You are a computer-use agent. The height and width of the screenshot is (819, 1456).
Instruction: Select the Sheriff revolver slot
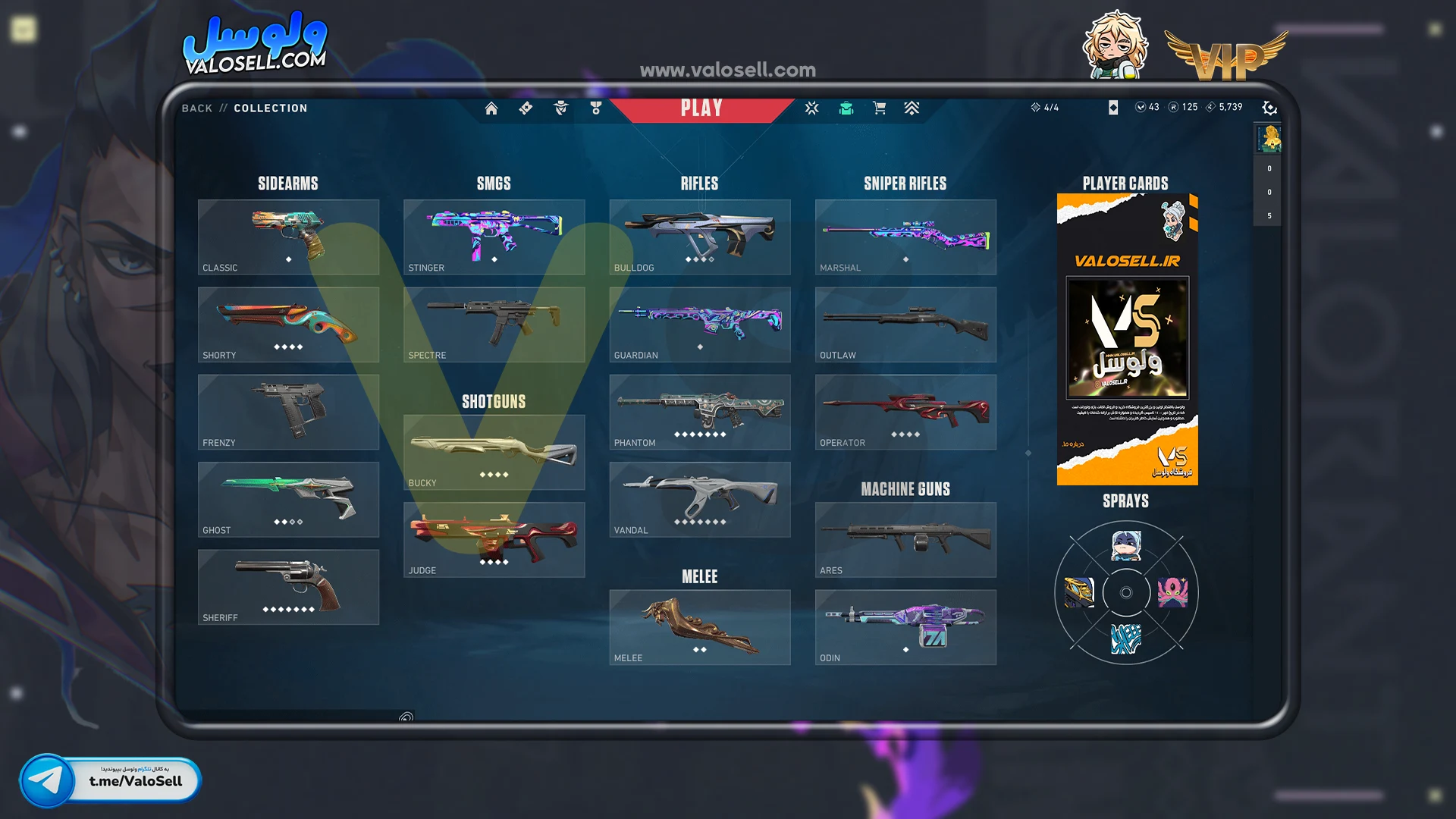click(x=288, y=587)
